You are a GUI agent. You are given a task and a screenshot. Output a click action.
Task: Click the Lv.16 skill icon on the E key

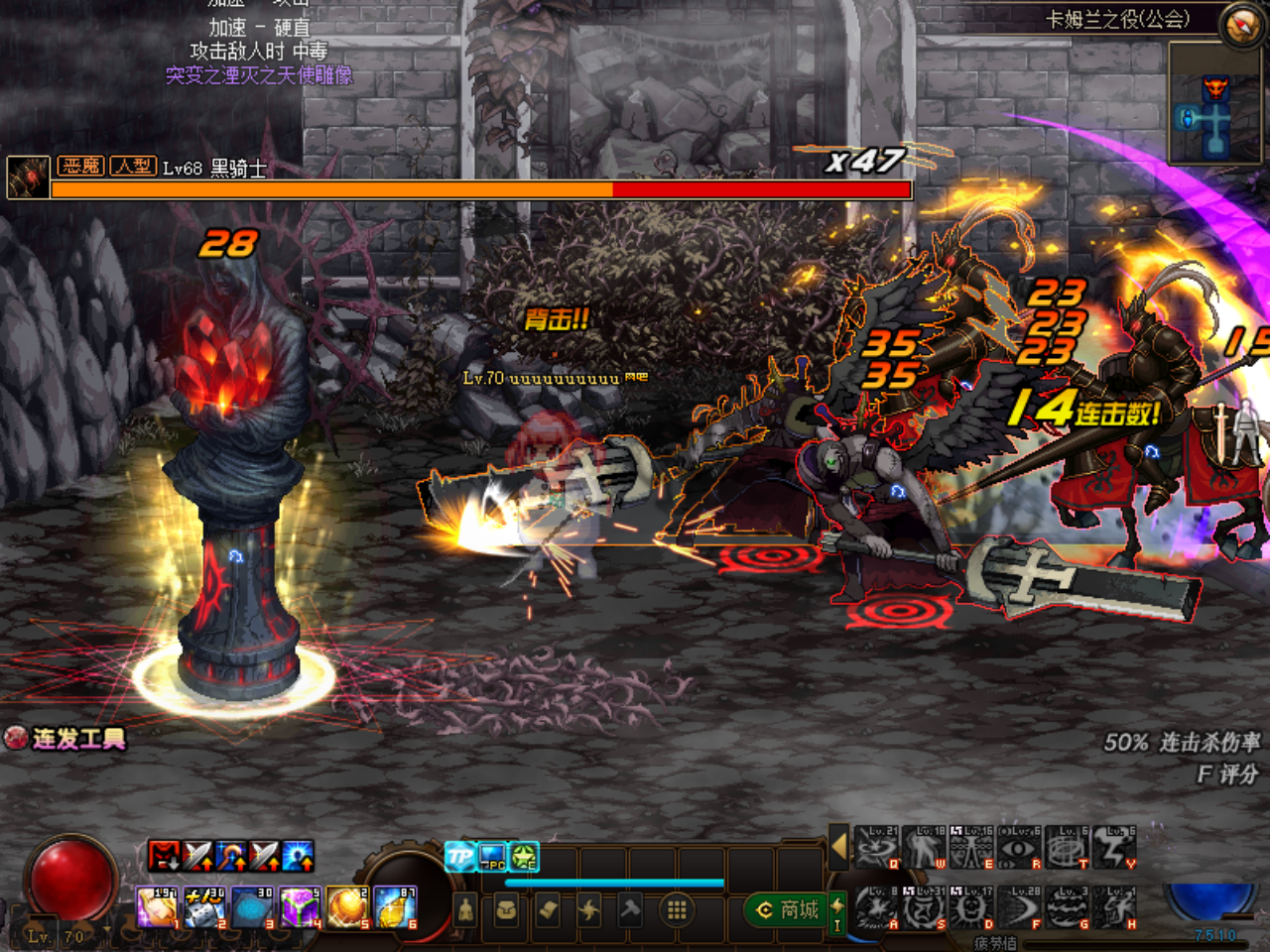pos(970,846)
